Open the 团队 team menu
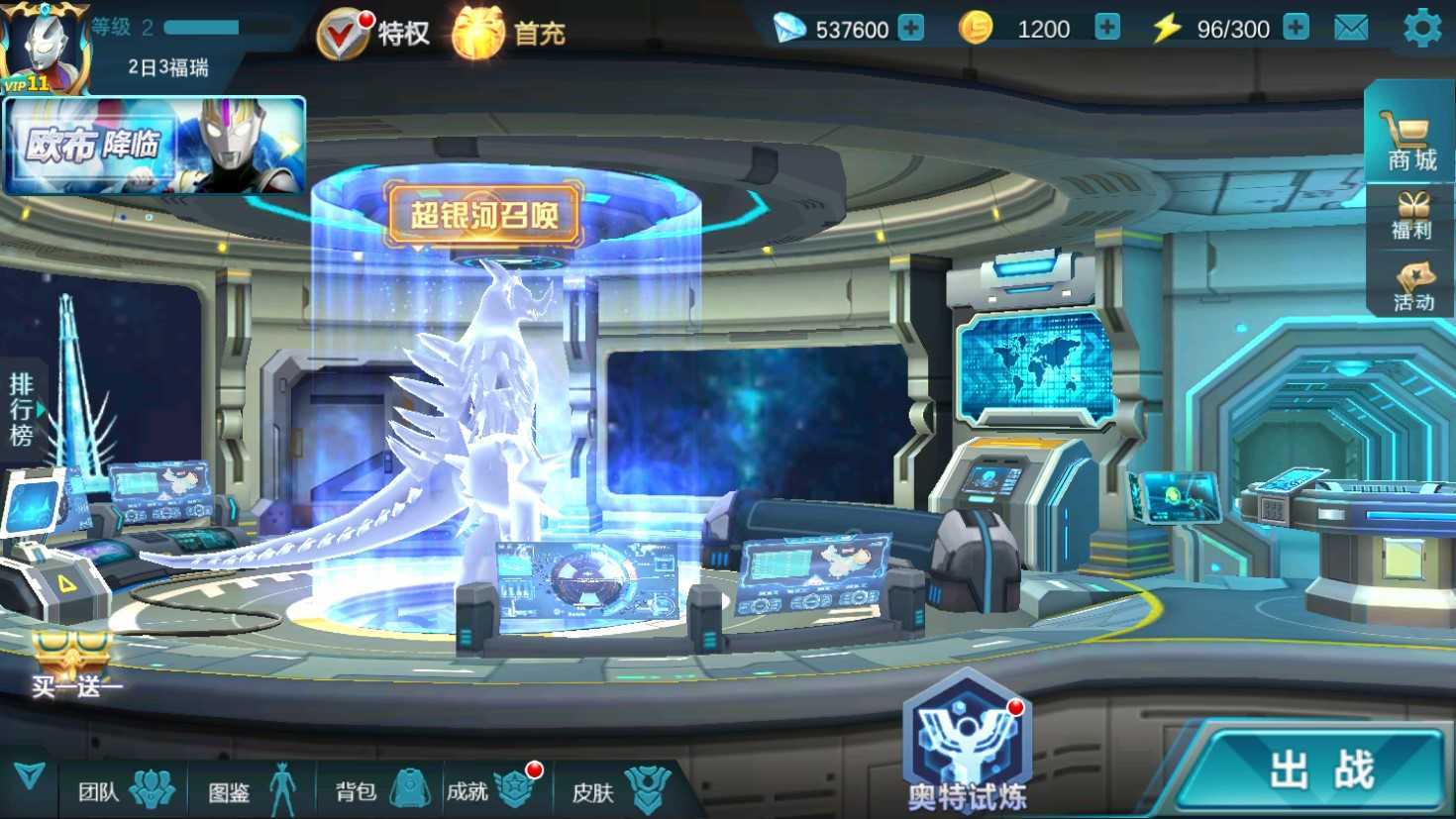This screenshot has height=819, width=1456. (126, 790)
